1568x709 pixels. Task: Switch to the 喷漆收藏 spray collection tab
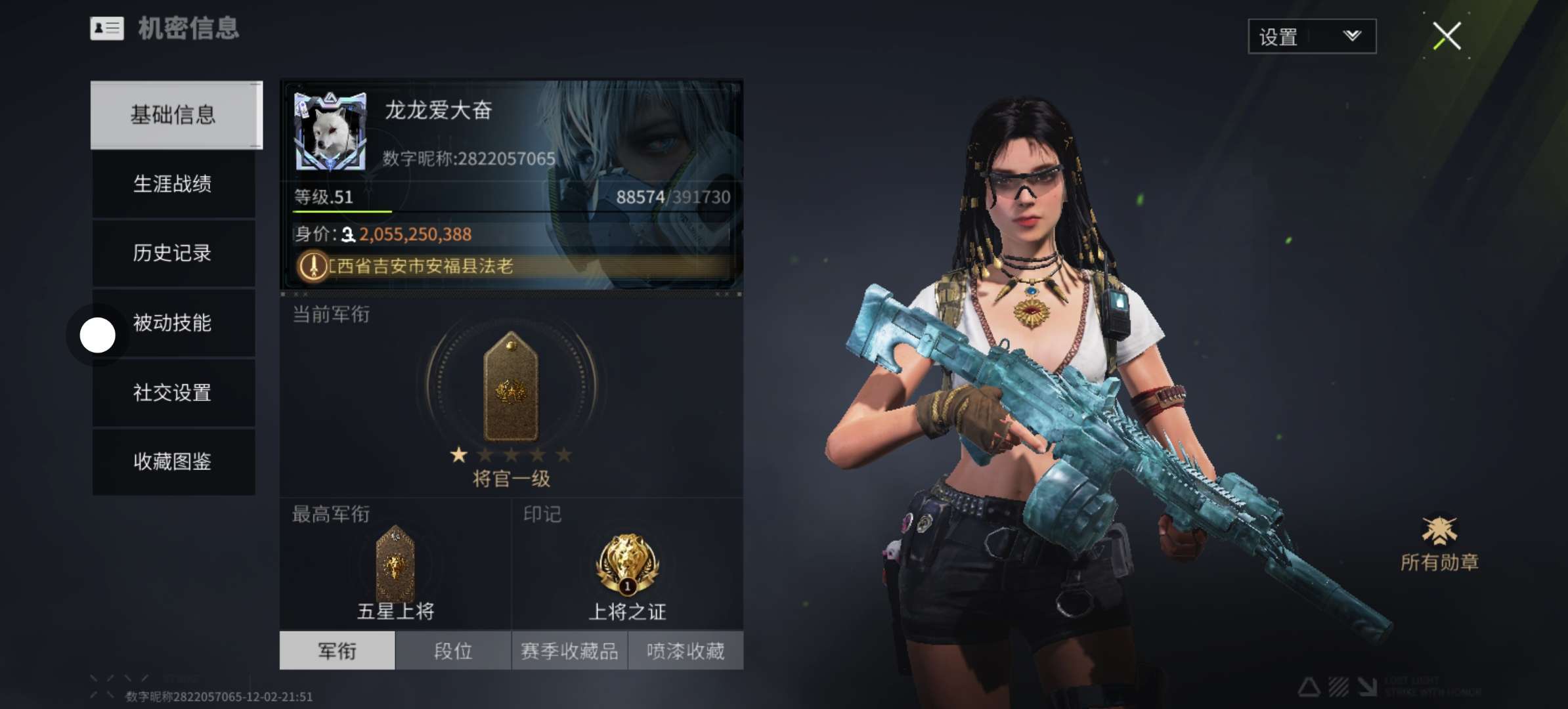click(x=686, y=651)
